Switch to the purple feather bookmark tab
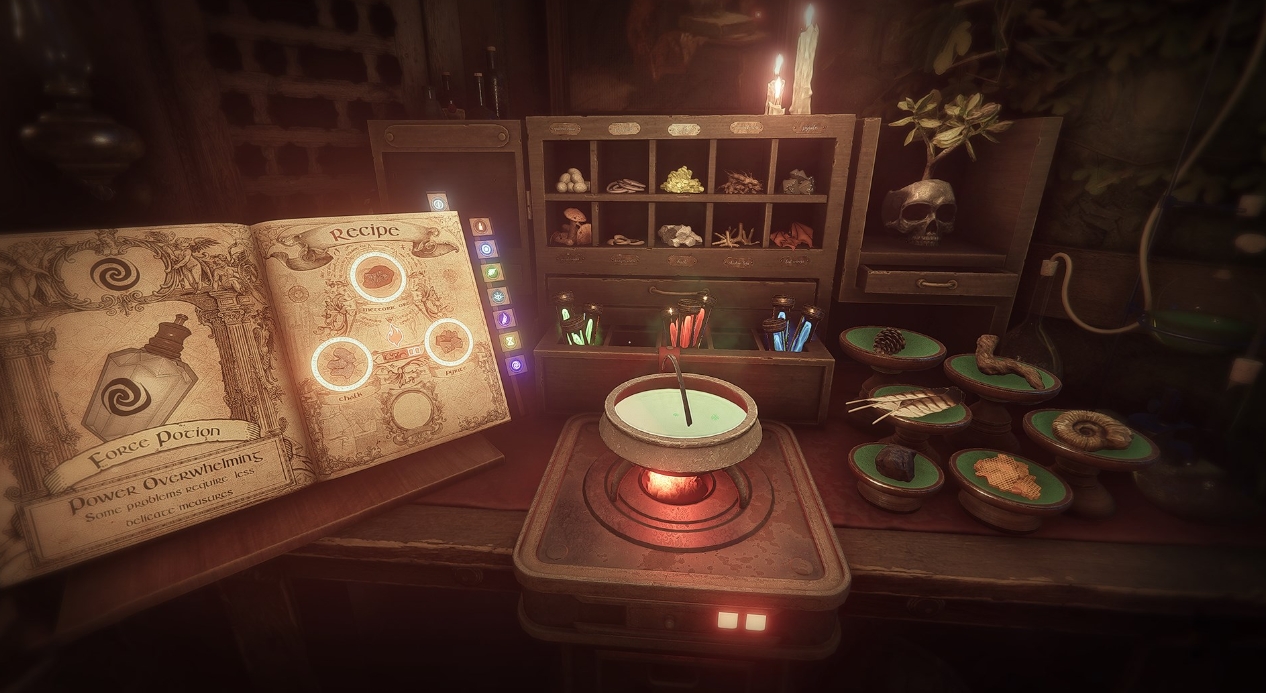This screenshot has width=1266, height=693. click(503, 318)
